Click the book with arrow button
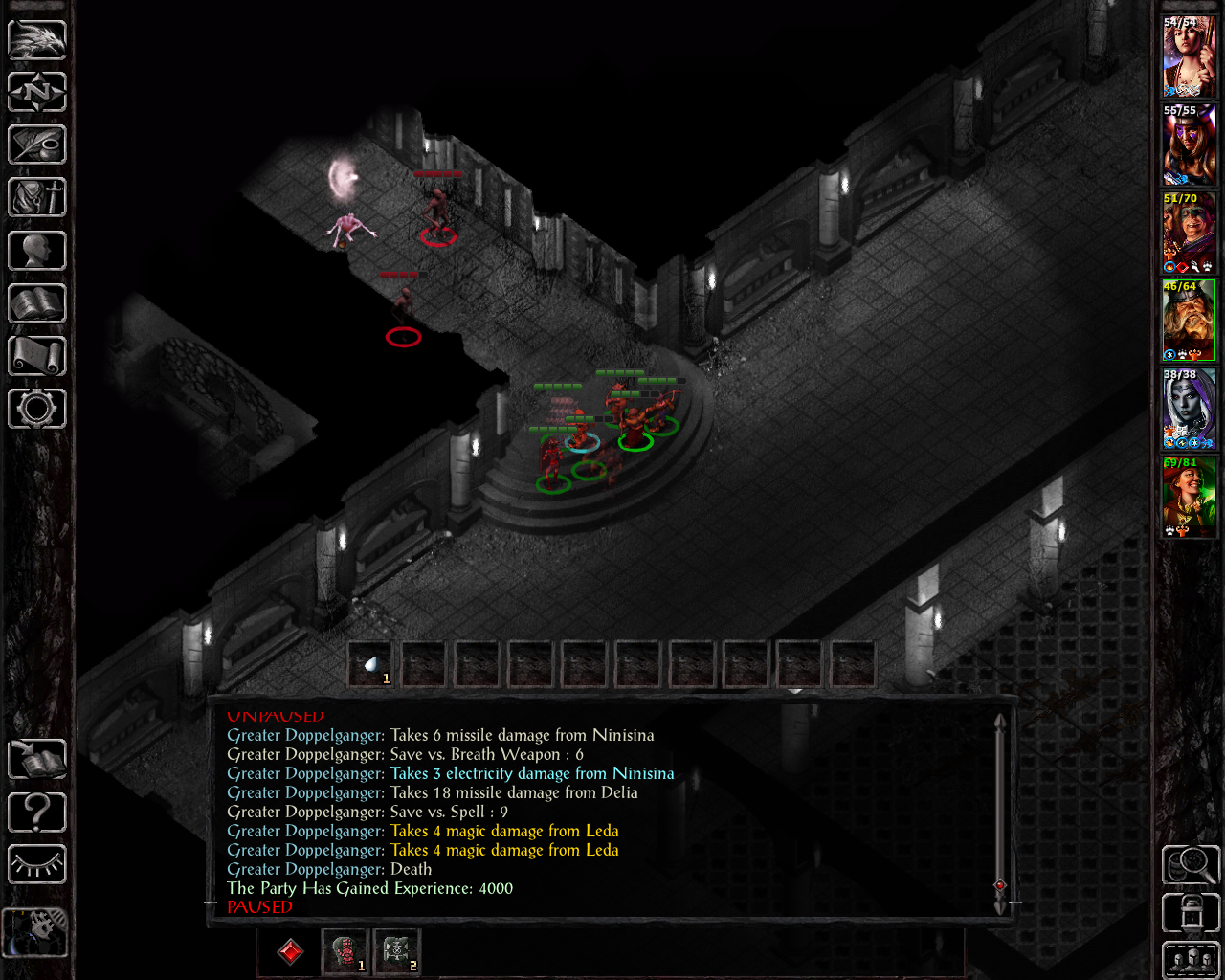 [x=37, y=760]
